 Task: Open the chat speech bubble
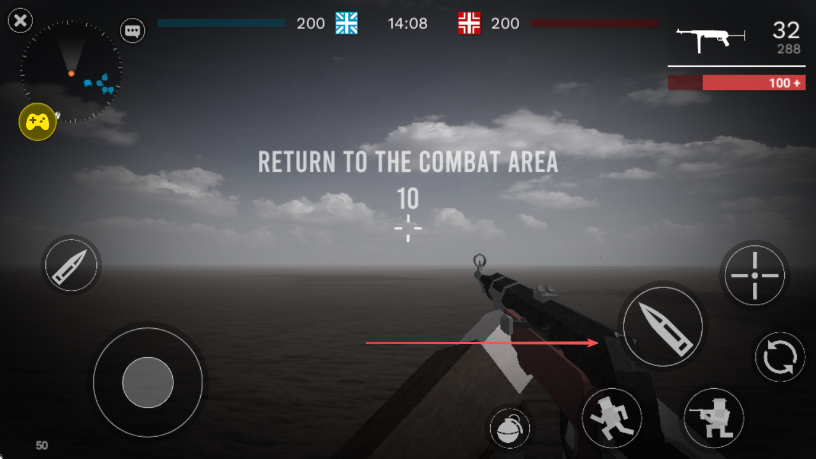click(x=133, y=30)
